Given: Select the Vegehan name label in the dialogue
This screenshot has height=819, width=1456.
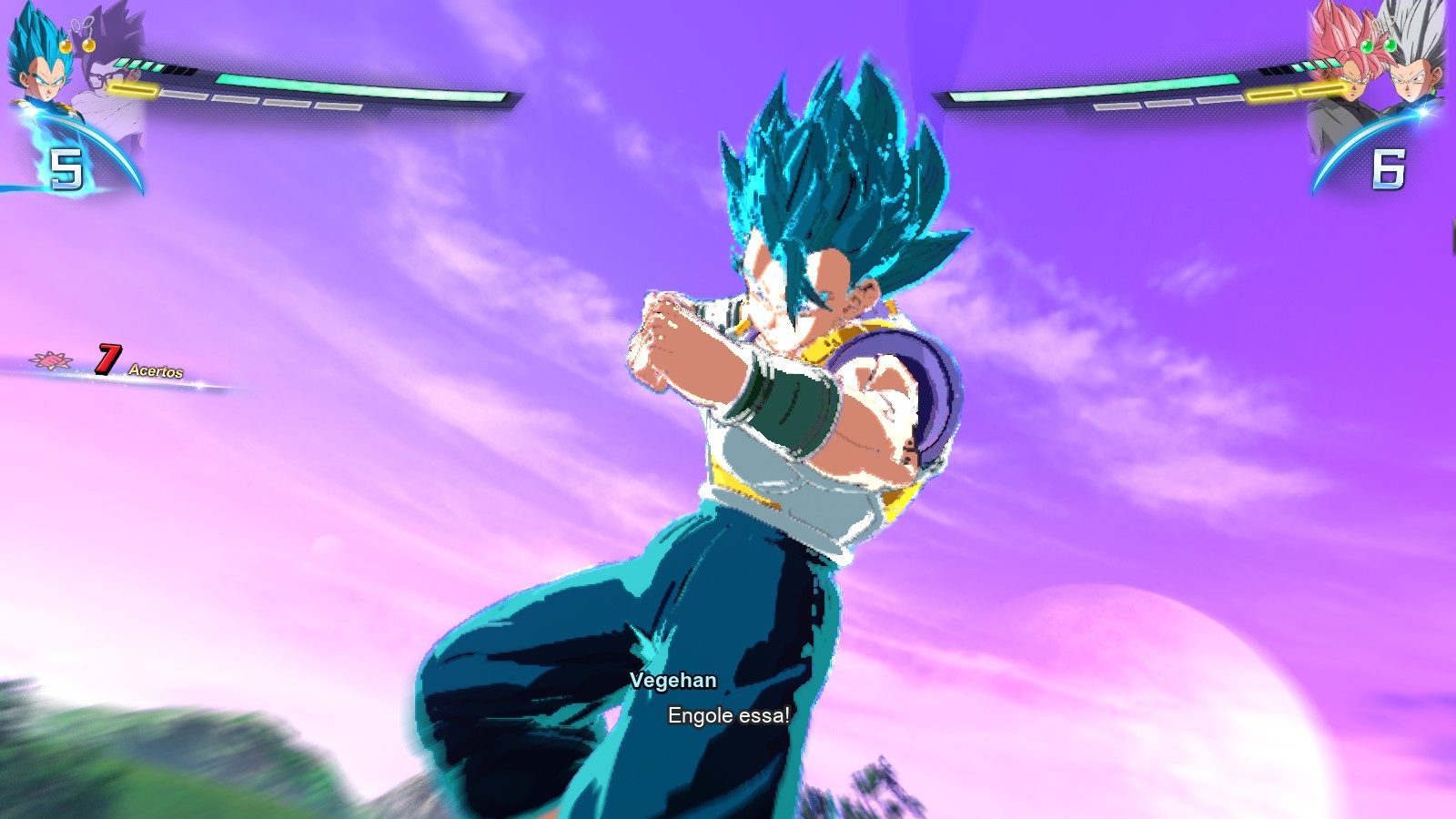Looking at the screenshot, I should tap(673, 680).
